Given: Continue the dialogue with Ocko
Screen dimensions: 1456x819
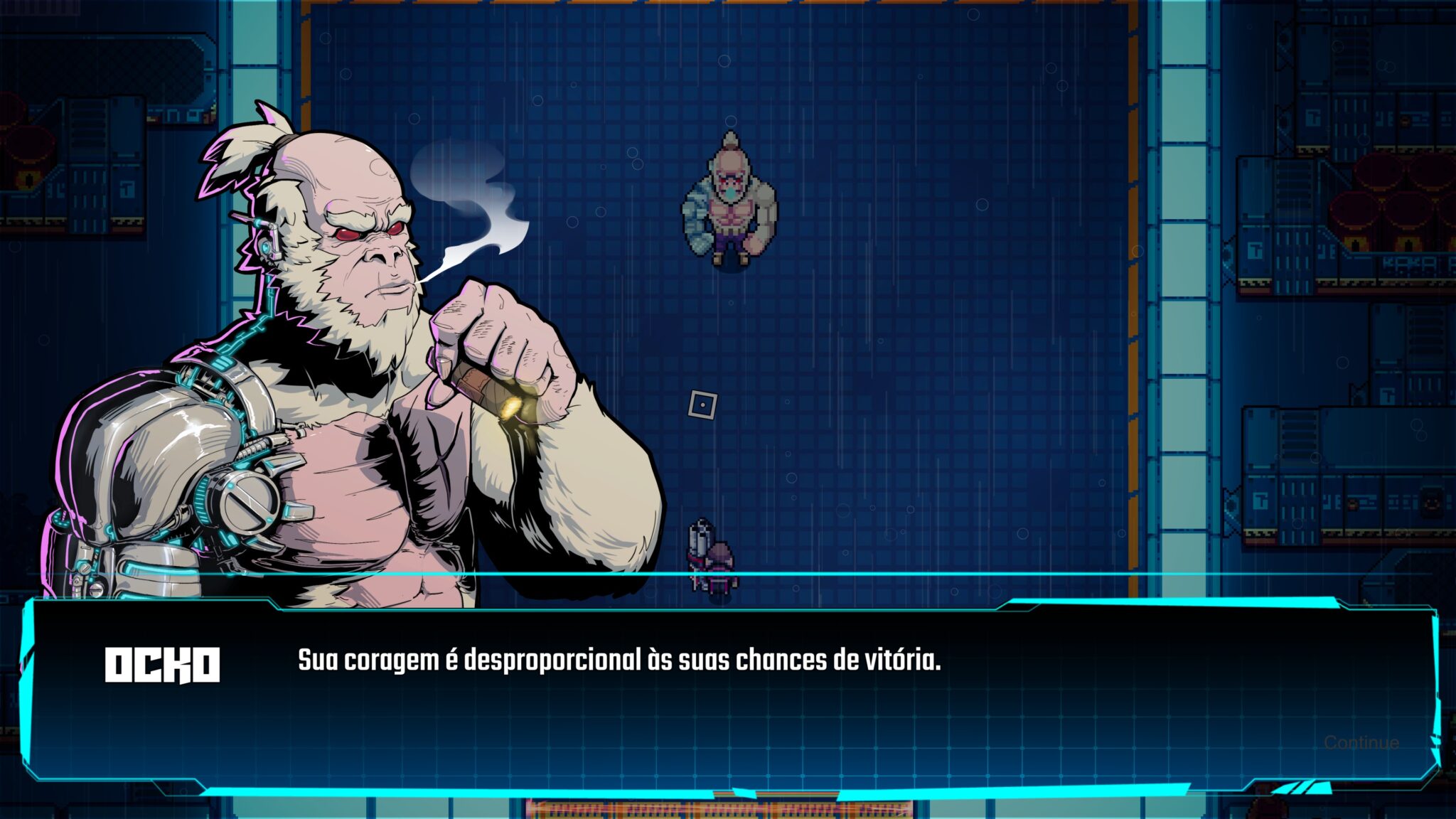Looking at the screenshot, I should 1361,743.
